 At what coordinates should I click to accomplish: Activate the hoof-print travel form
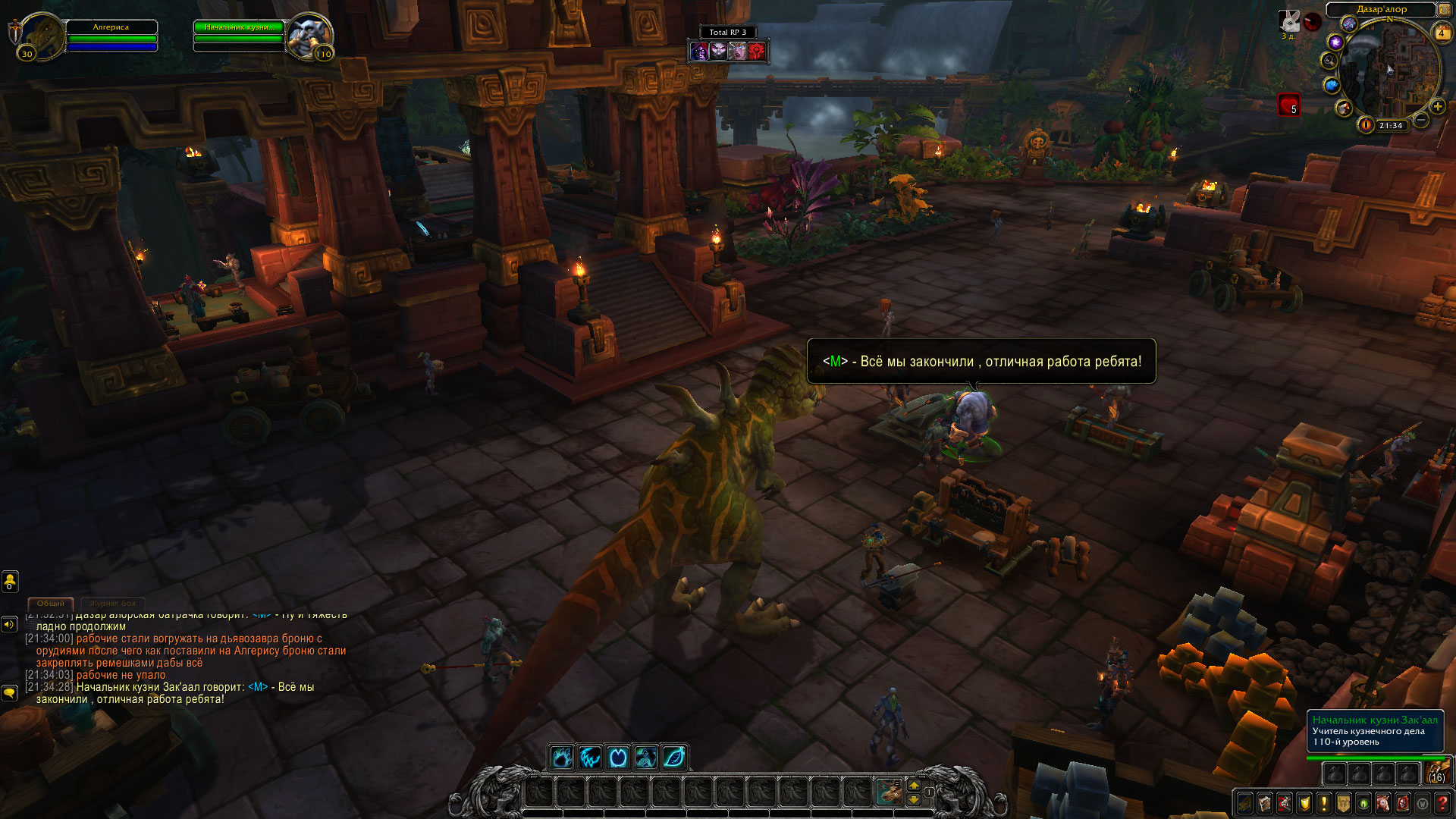pyautogui.click(x=645, y=757)
